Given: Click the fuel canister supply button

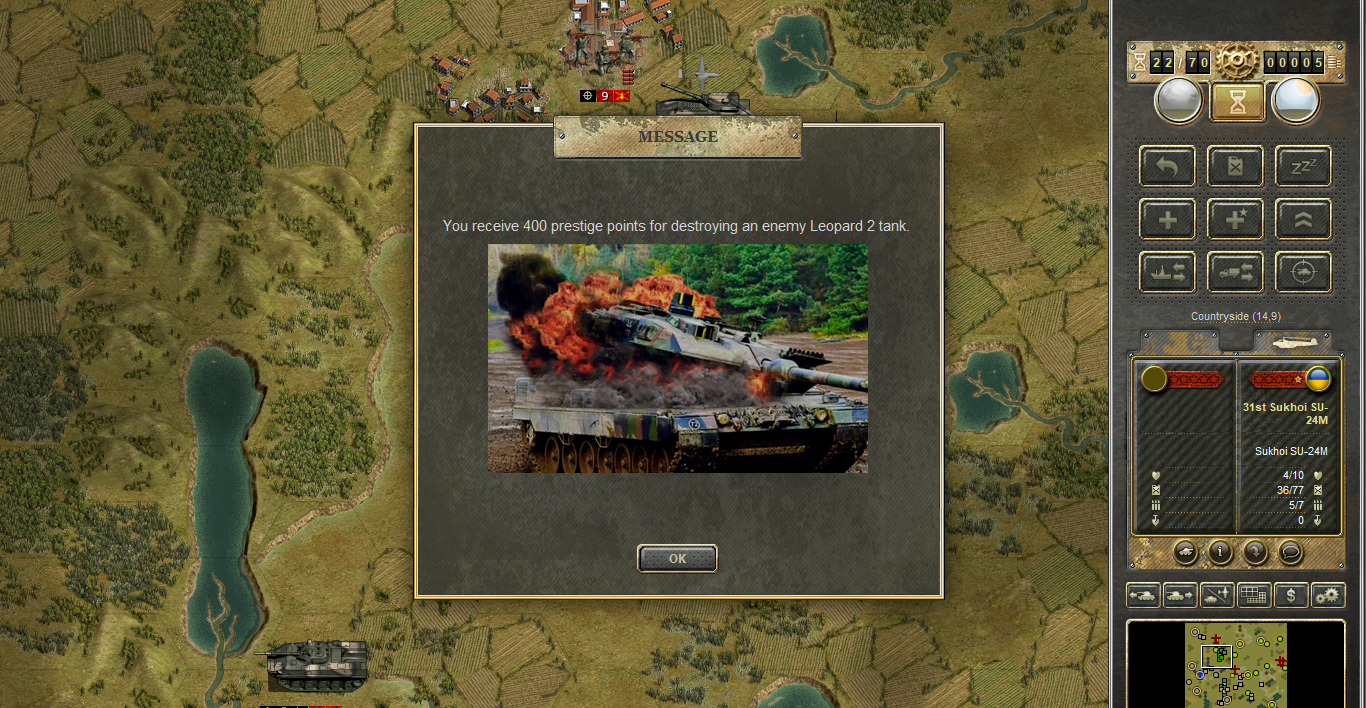Looking at the screenshot, I should click(1235, 166).
